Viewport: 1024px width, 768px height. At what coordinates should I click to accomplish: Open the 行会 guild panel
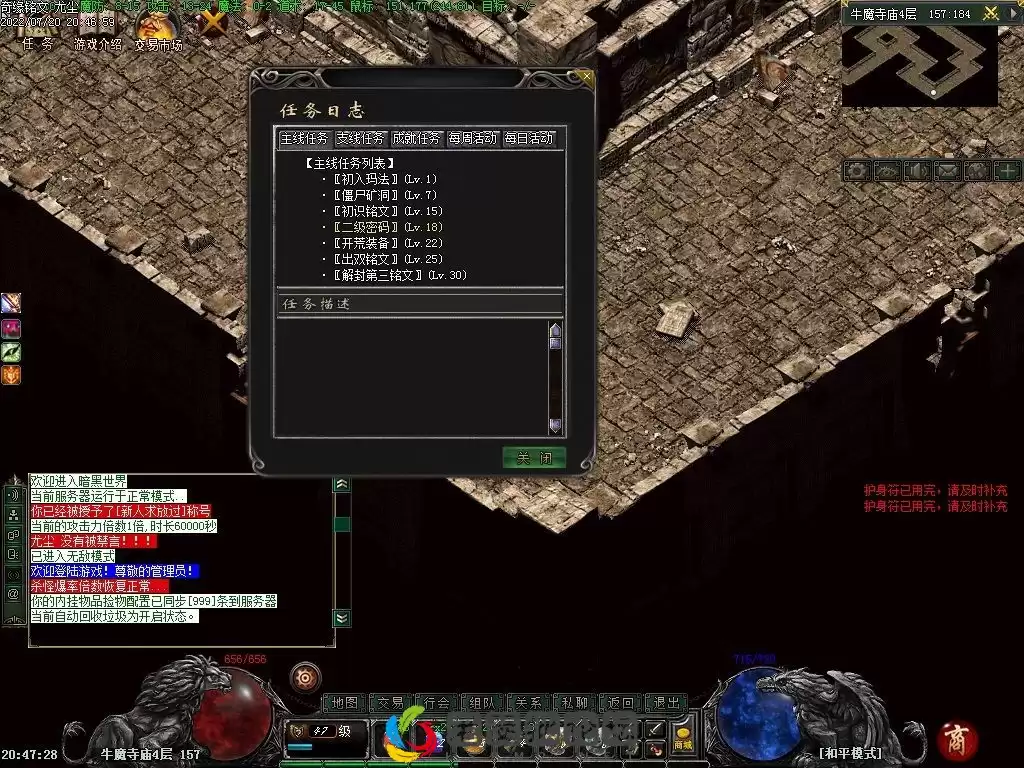click(437, 703)
